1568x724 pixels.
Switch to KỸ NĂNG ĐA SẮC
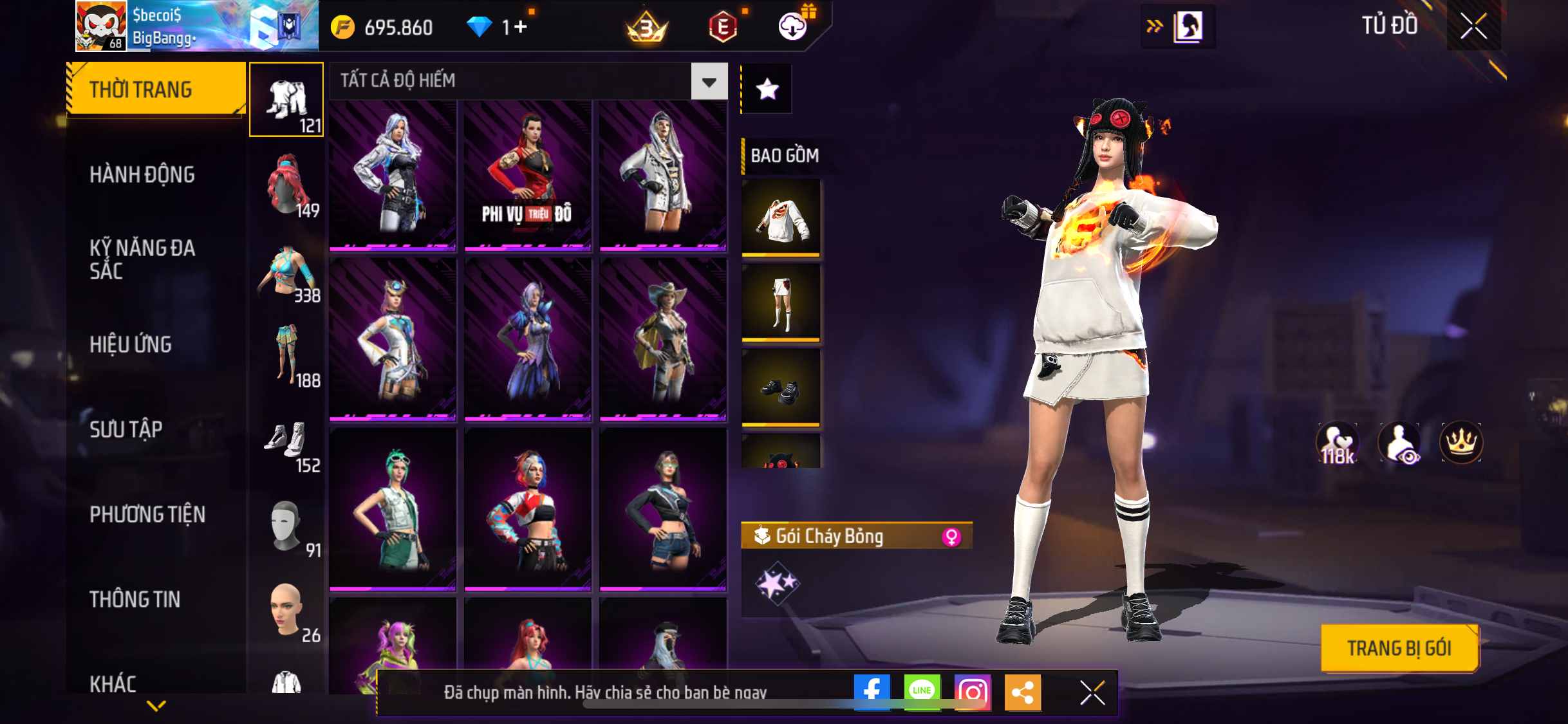click(x=142, y=259)
